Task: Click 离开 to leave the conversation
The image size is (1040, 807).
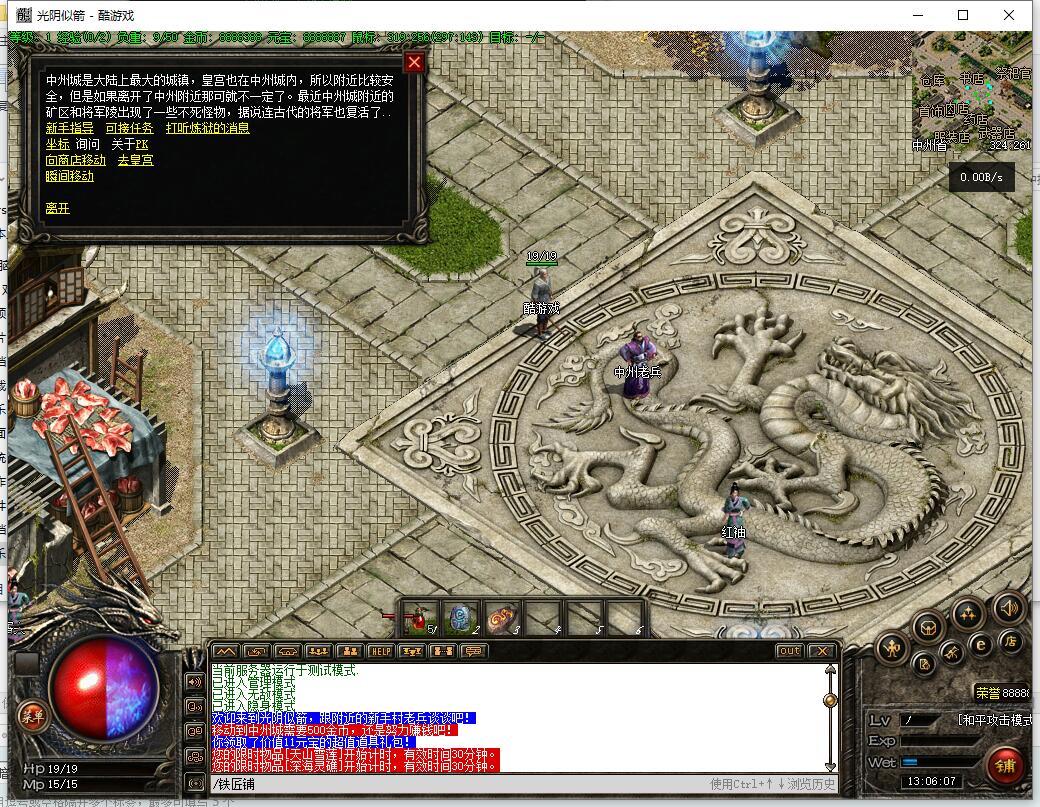Action: coord(57,208)
